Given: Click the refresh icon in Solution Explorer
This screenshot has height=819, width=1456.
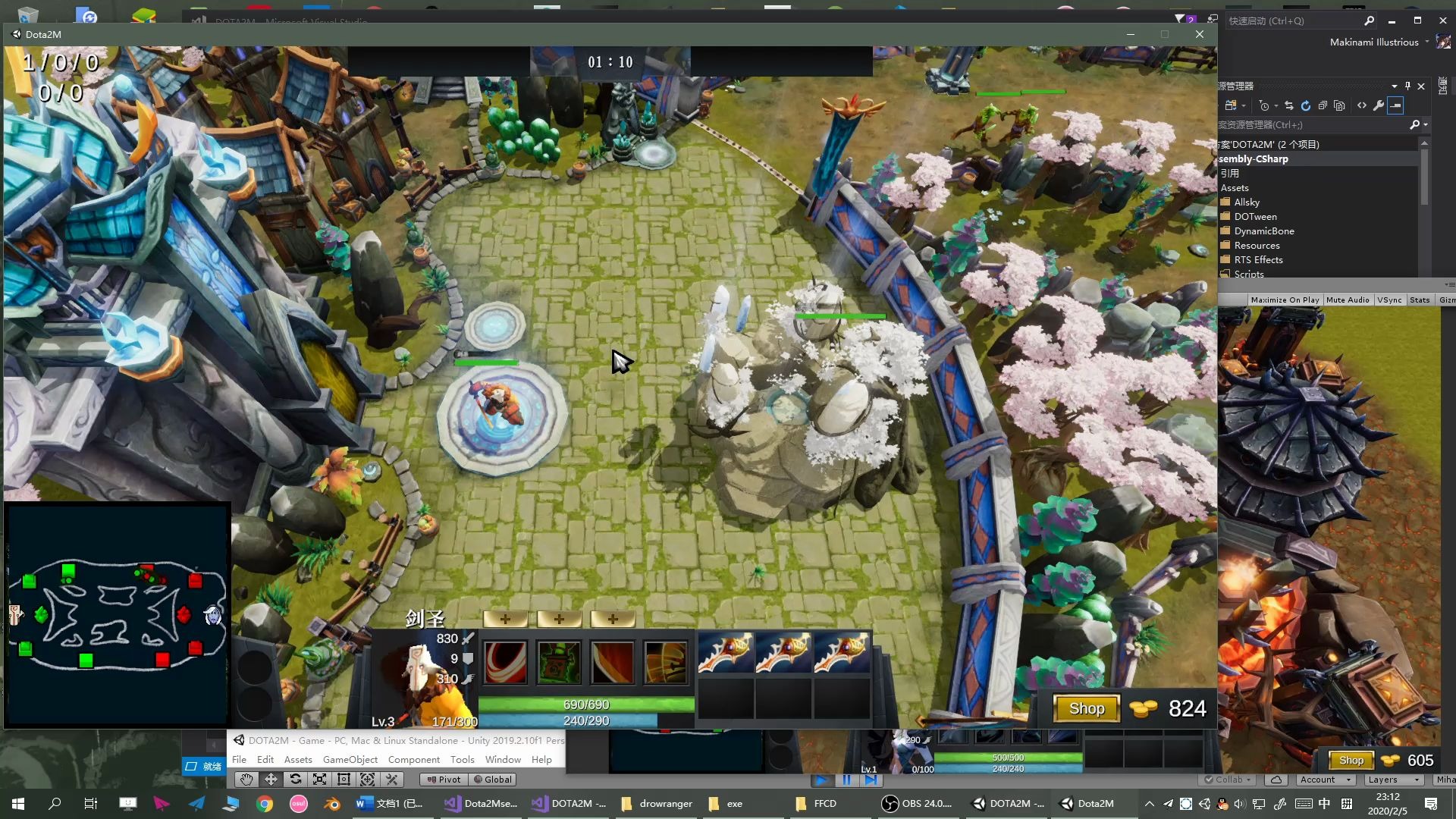Looking at the screenshot, I should [1306, 106].
